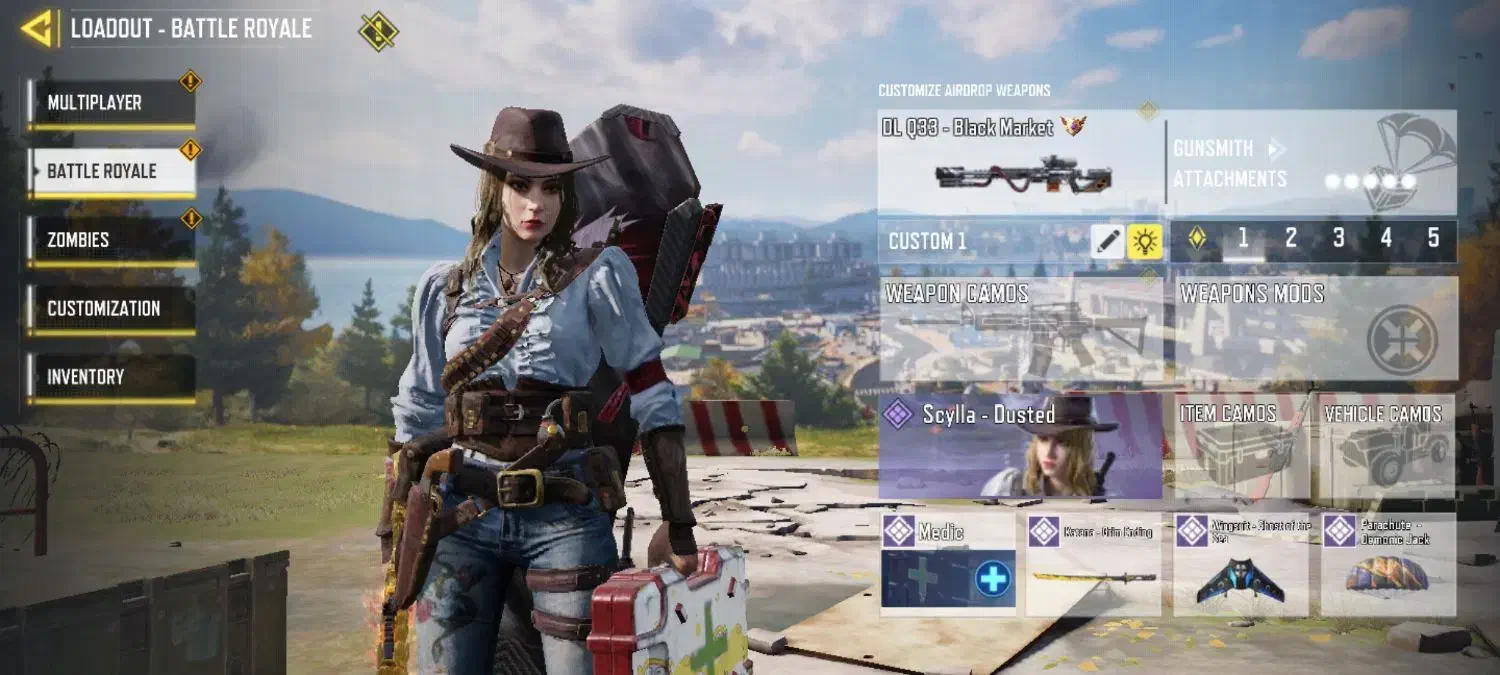This screenshot has height=675, width=1500.
Task: Switch to the Zombies tab
Action: [x=111, y=240]
